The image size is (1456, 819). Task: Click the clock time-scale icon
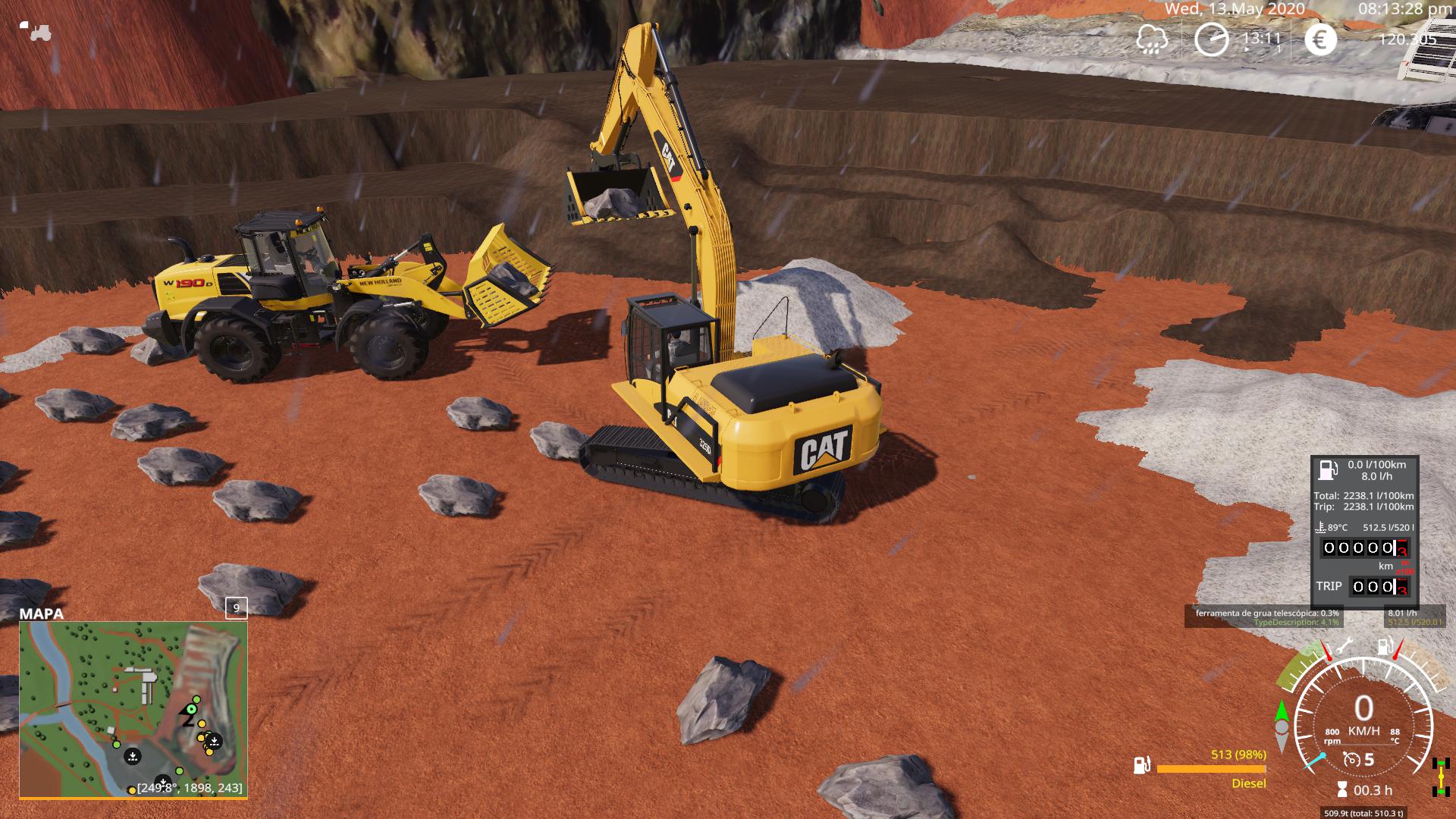tap(1211, 39)
